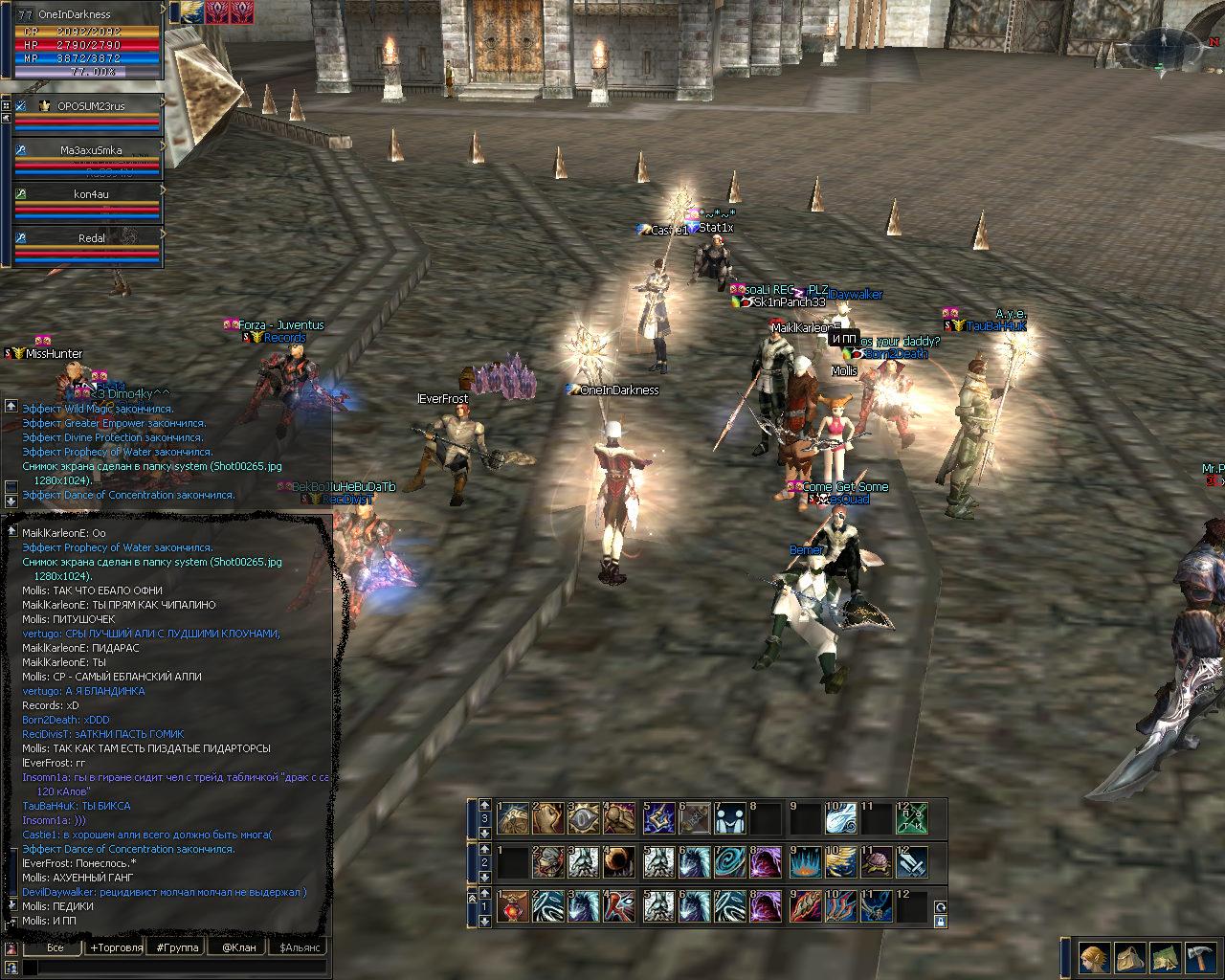Use the red potion in hotbar slot 1

coord(514,906)
